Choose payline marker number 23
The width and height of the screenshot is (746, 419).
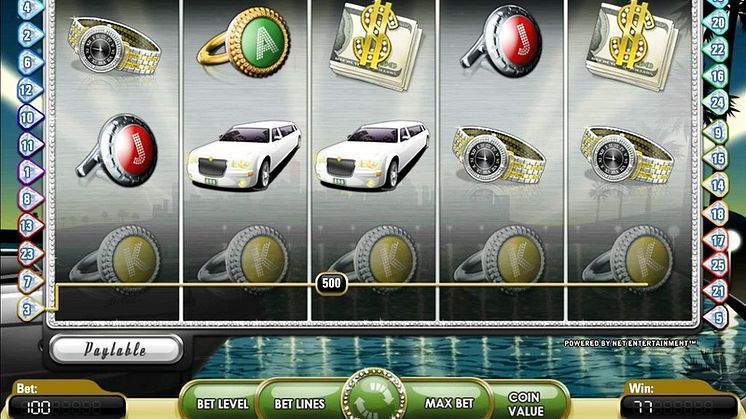pos(28,253)
